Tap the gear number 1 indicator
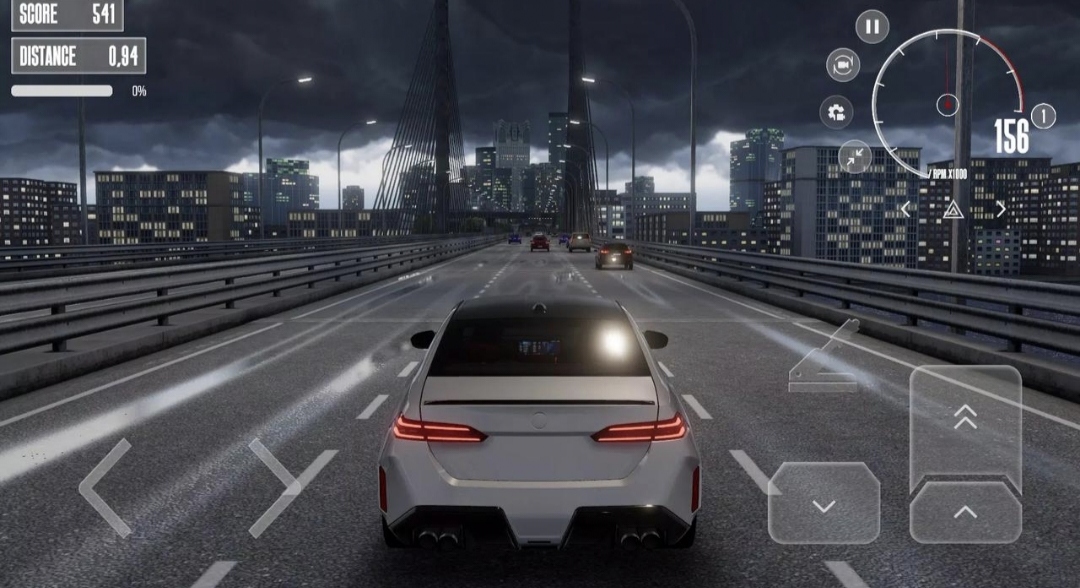This screenshot has width=1080, height=588. tap(1043, 116)
